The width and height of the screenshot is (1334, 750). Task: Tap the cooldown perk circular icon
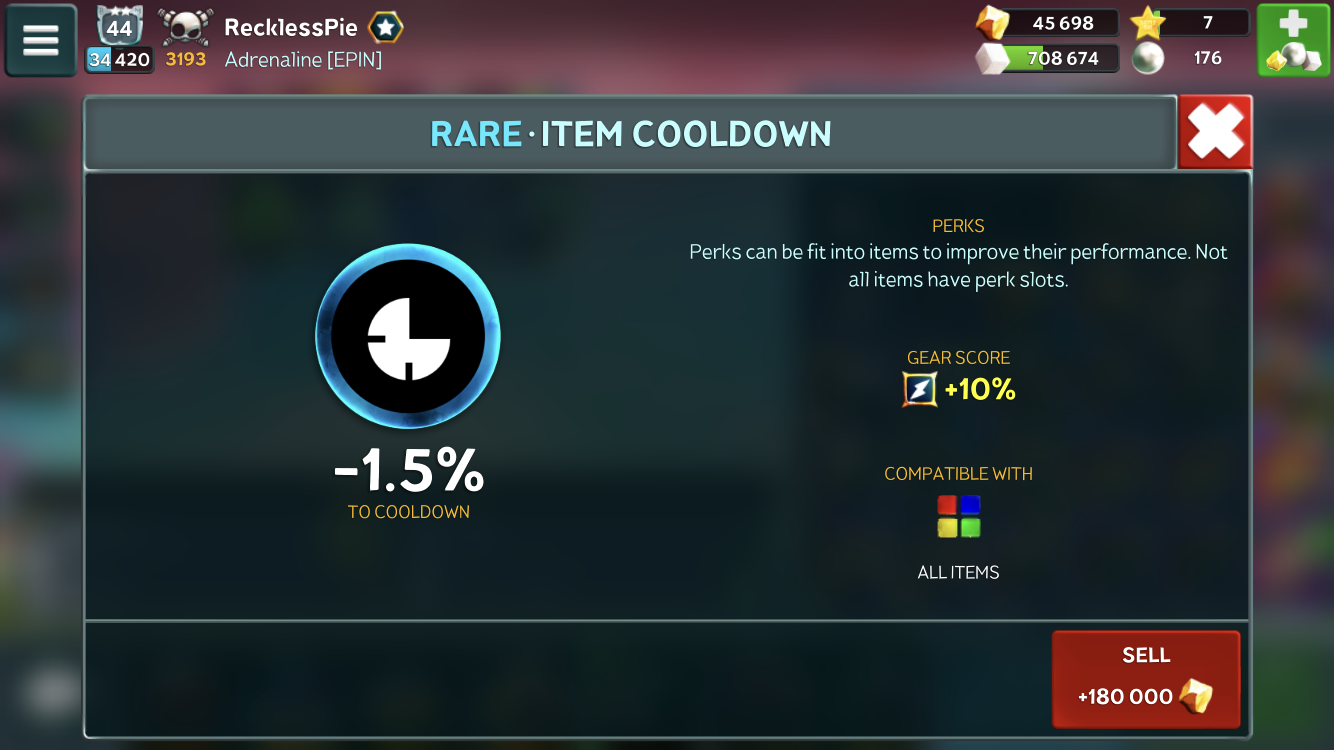408,336
